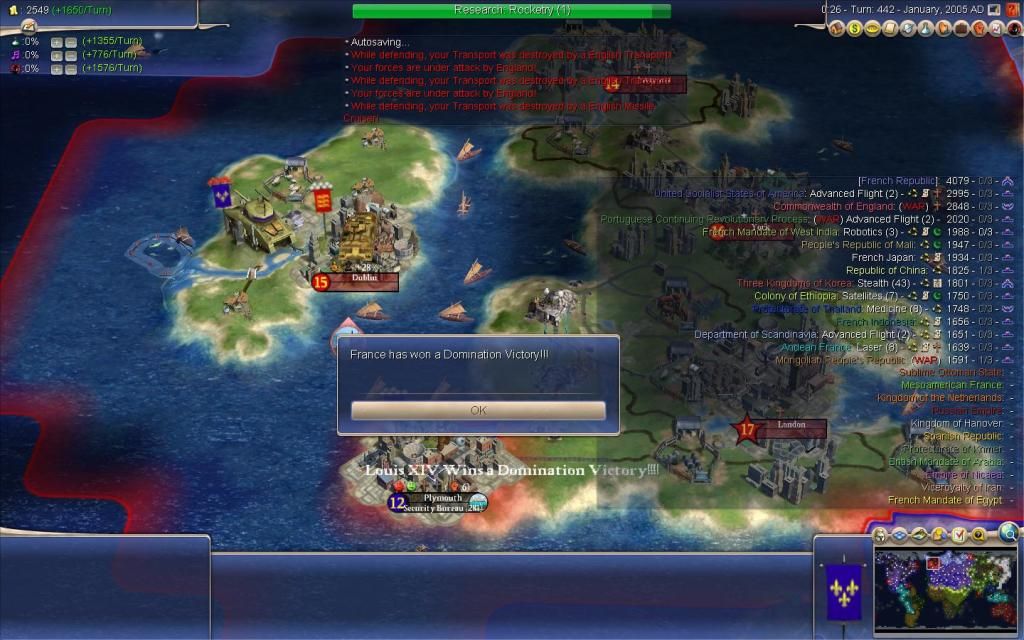
Task: Open the Financial Advisor dollar icon
Action: point(856,29)
